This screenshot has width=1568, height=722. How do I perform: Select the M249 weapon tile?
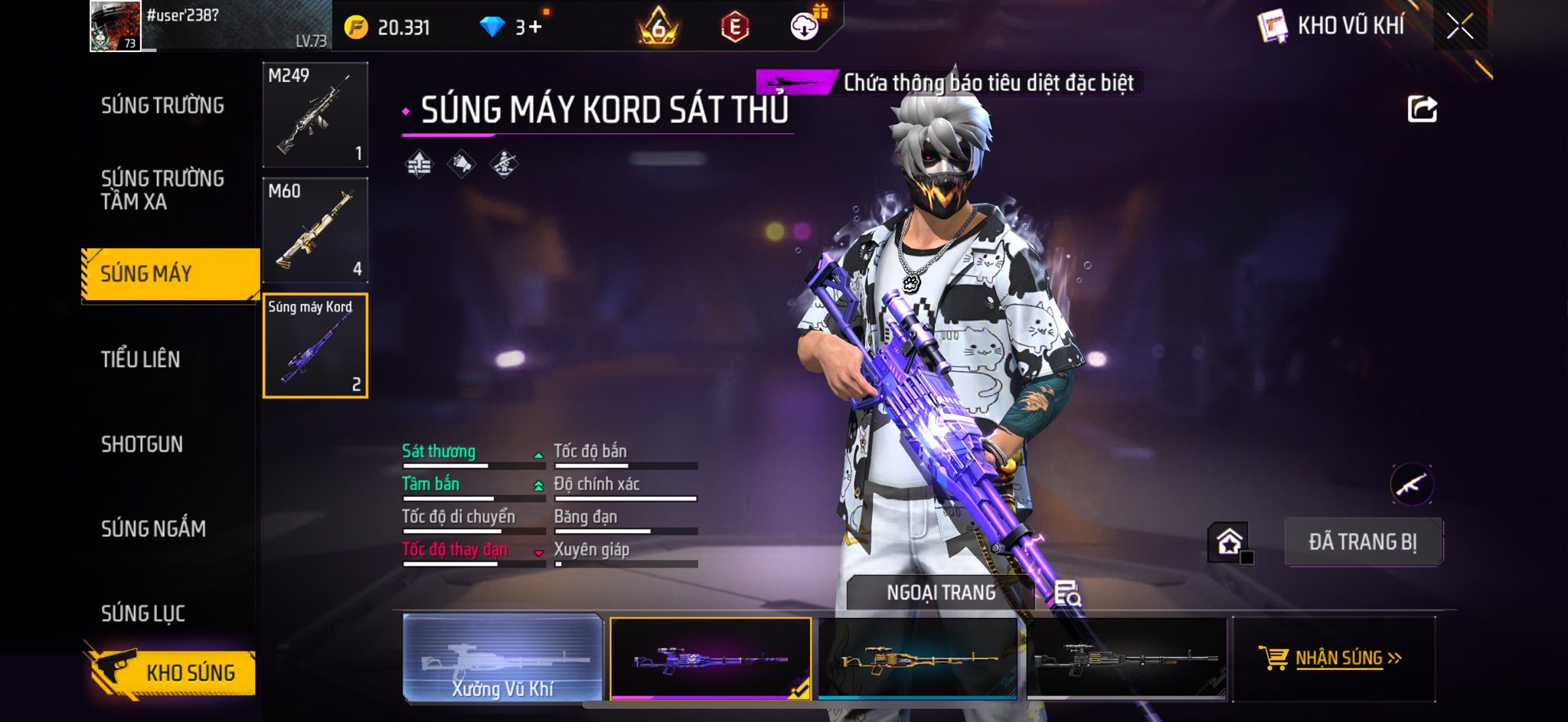pos(315,115)
